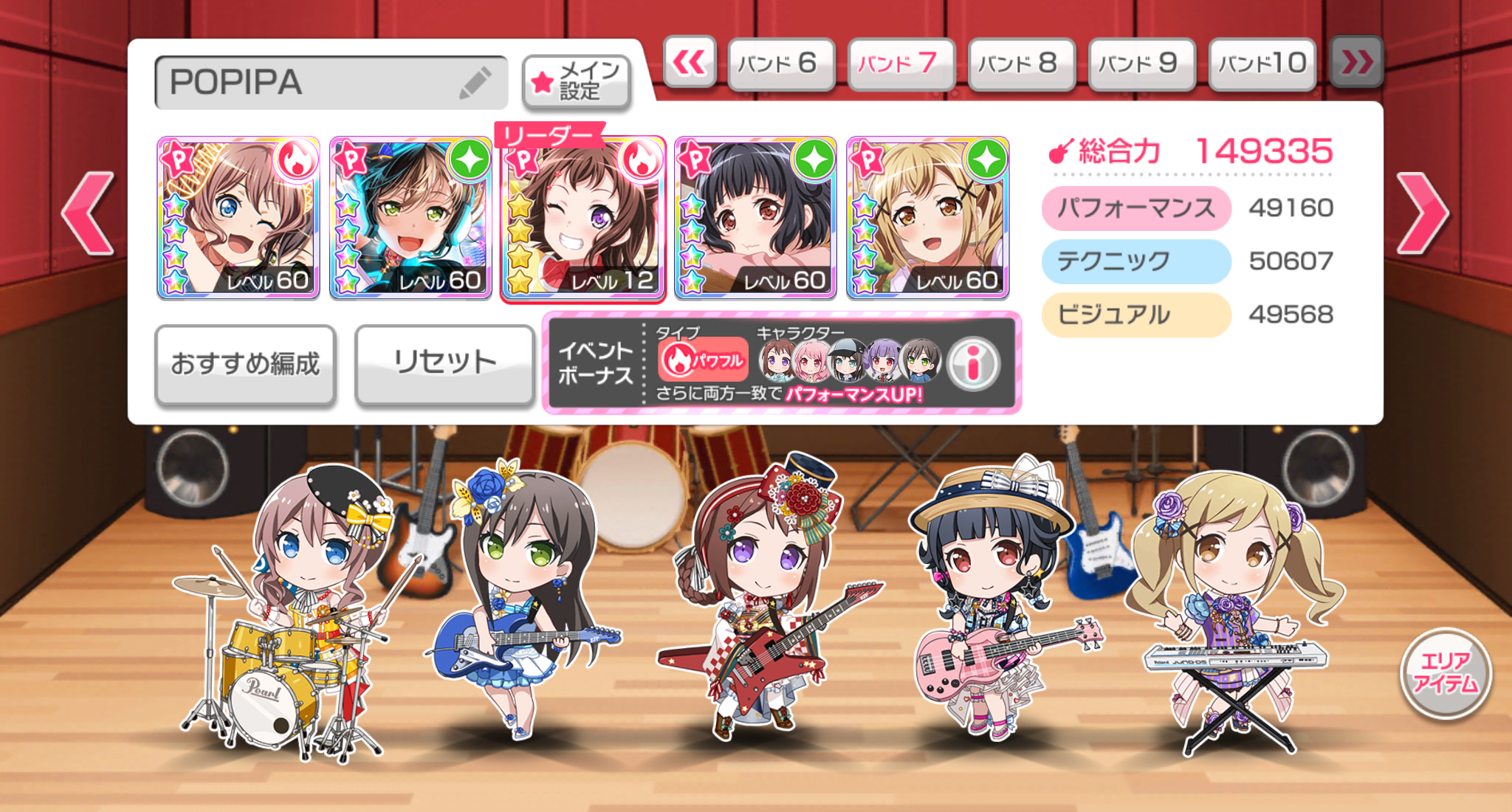Select the leader card at level 12

583,218
